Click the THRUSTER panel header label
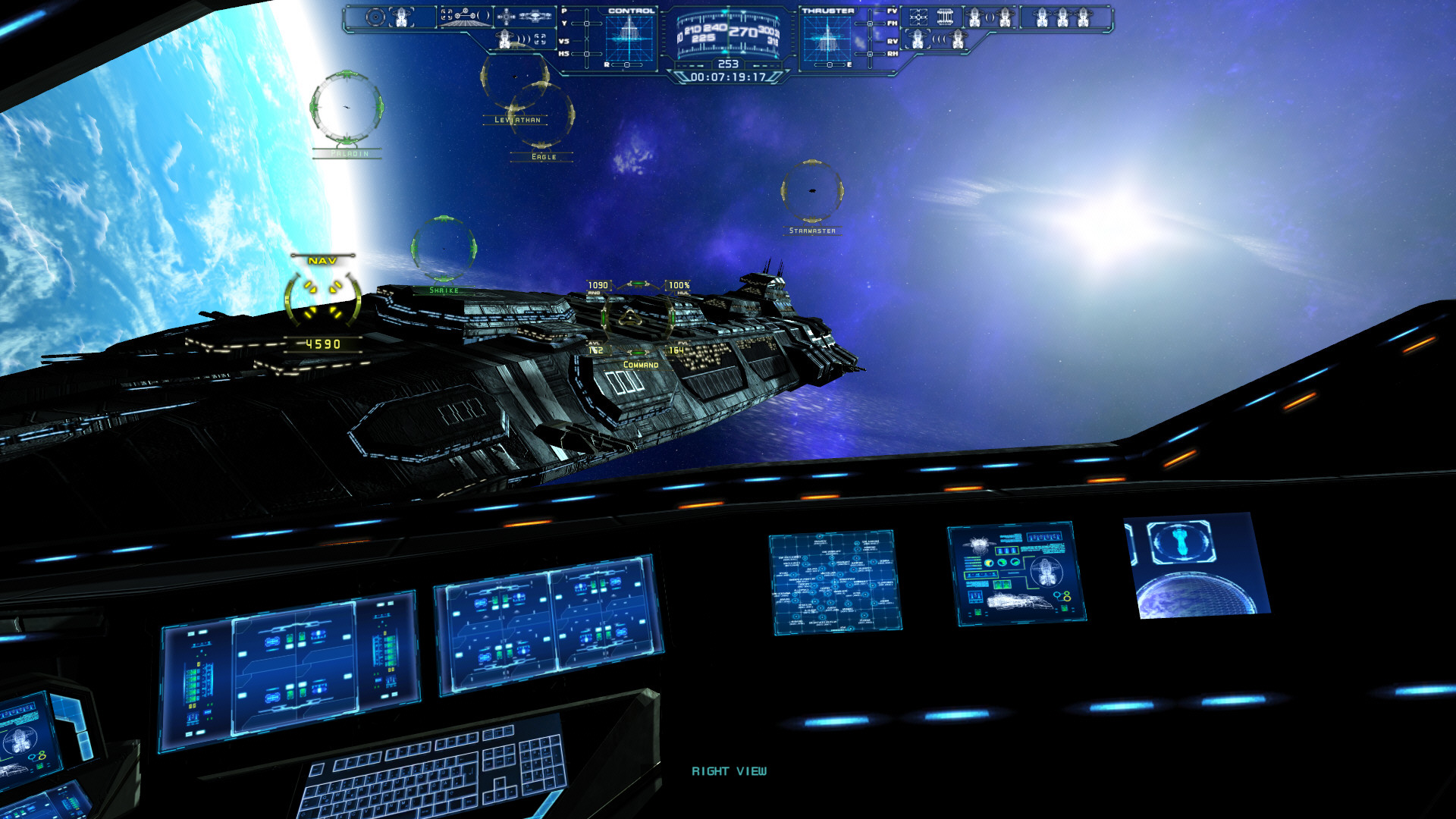The height and width of the screenshot is (819, 1456). [827, 11]
